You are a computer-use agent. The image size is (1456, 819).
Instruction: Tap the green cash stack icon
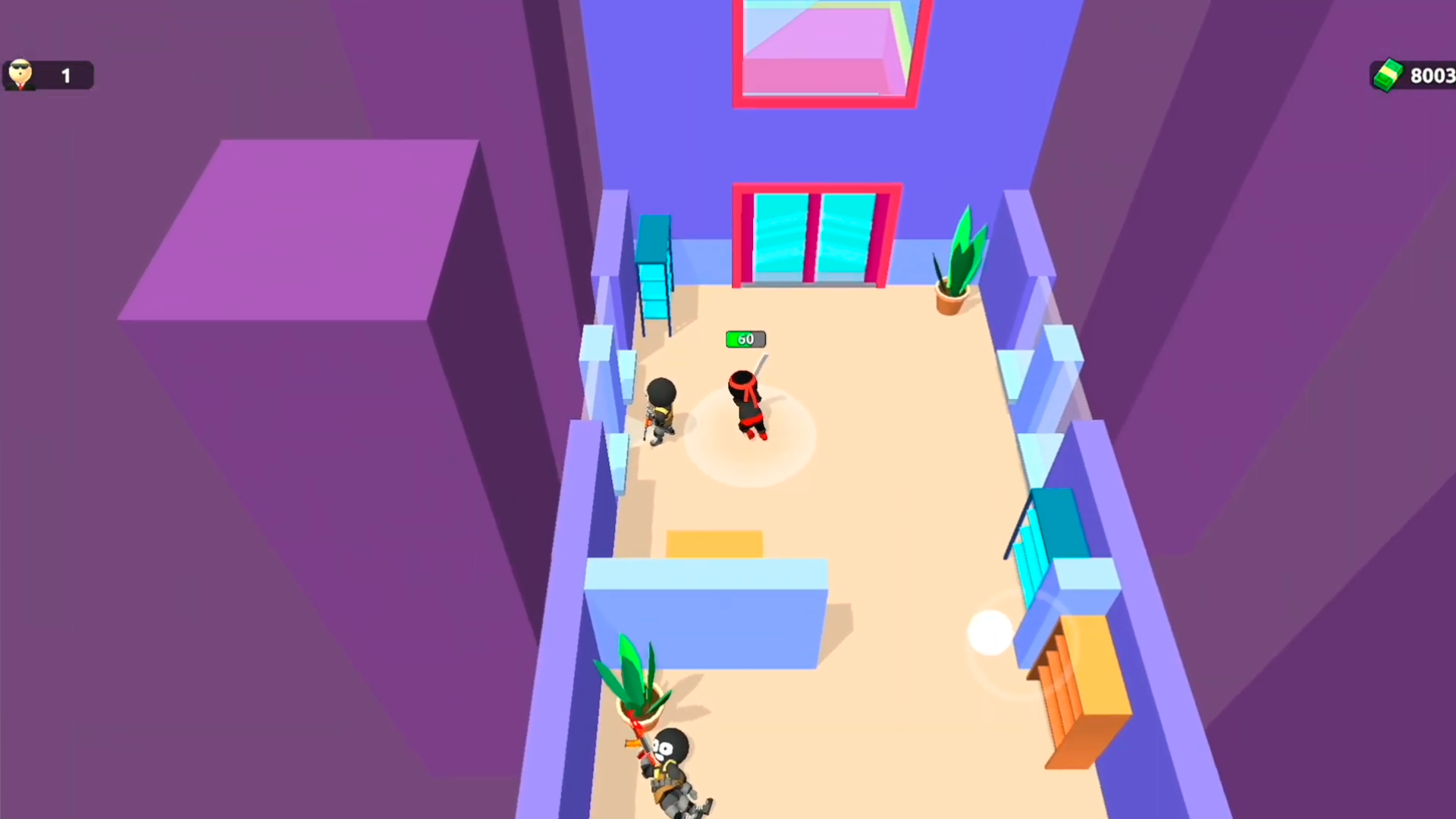tap(1388, 74)
